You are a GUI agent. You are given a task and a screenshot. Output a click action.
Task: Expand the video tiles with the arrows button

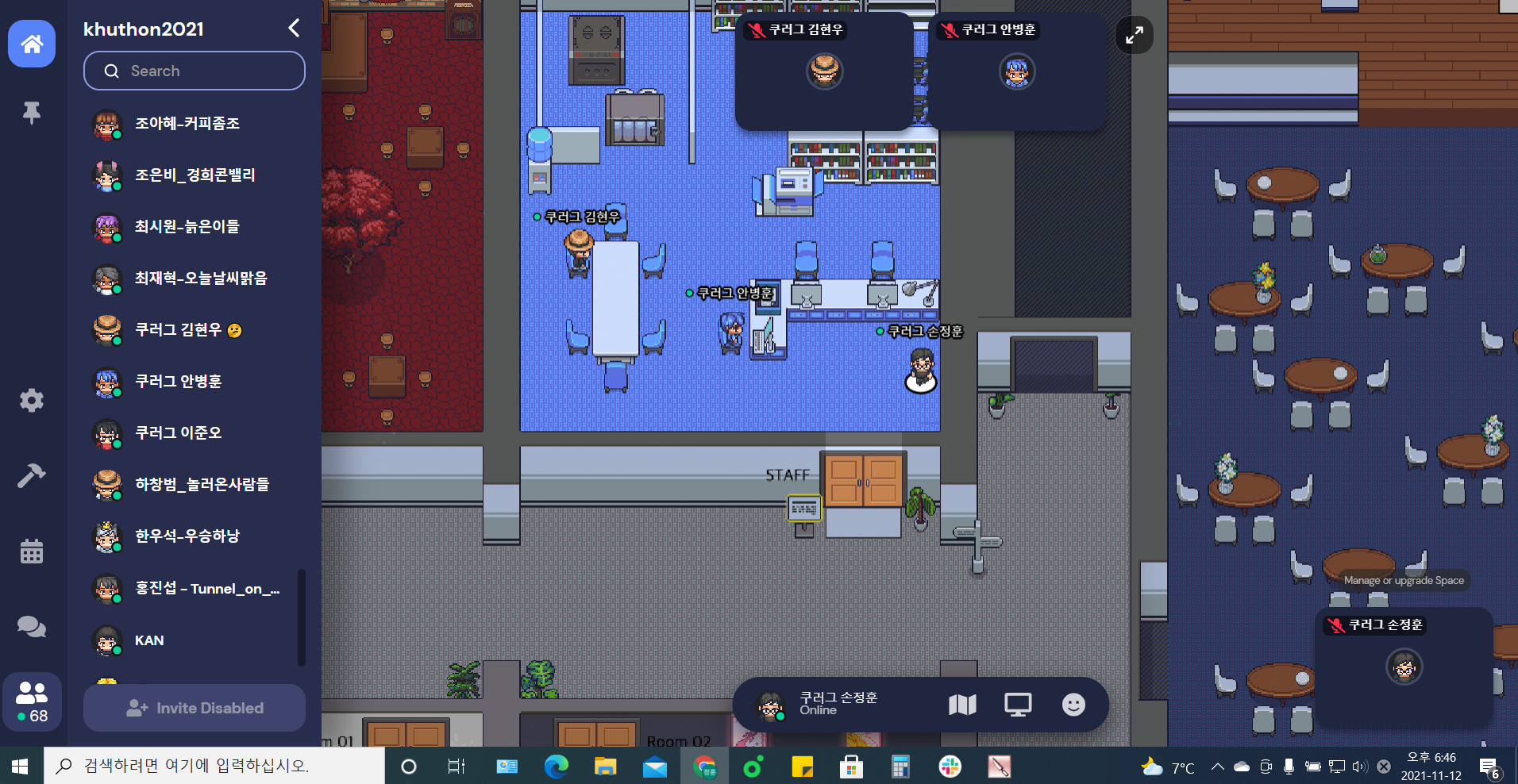[x=1135, y=35]
